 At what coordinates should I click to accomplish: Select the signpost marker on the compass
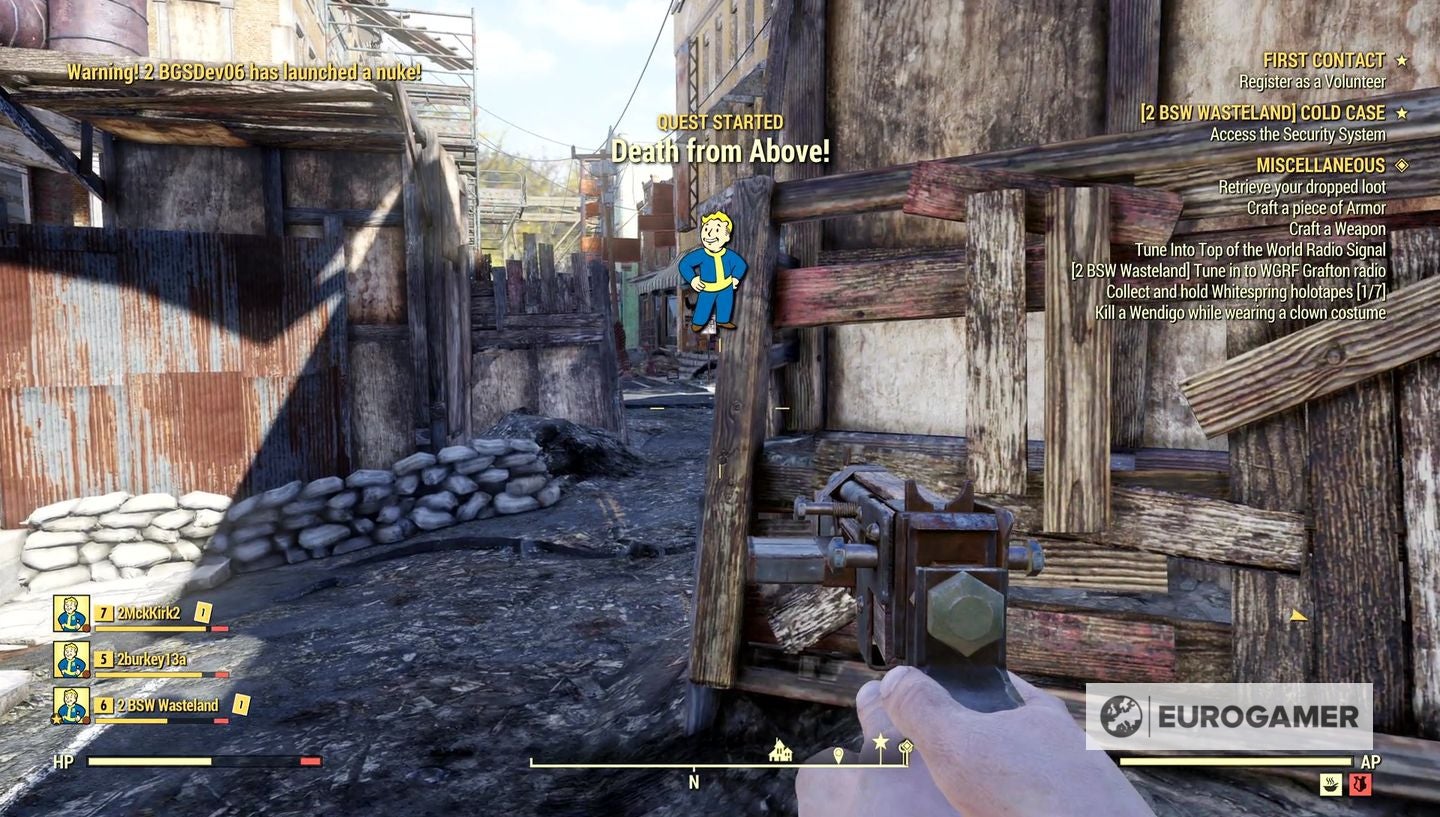point(908,745)
